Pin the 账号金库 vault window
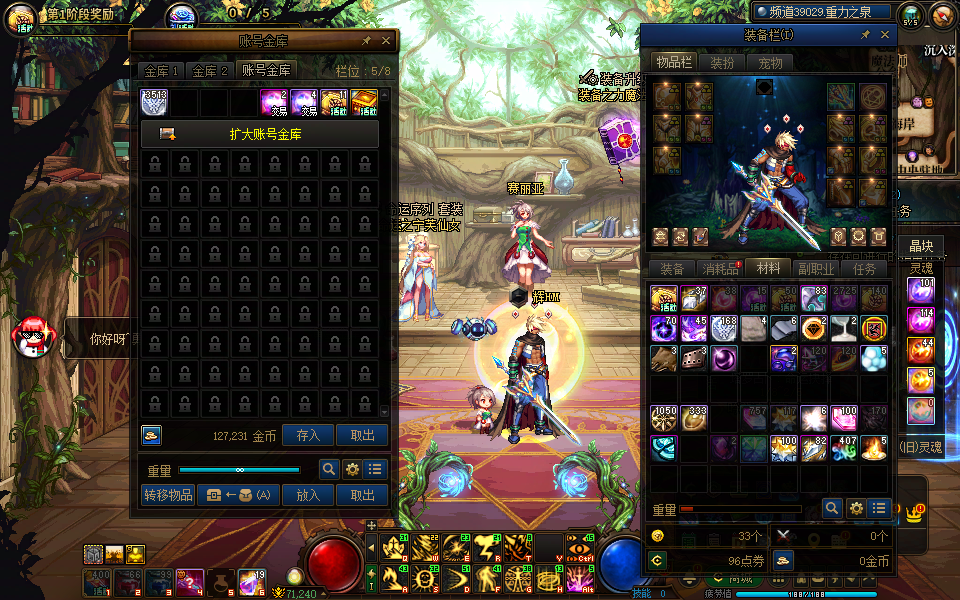Screen dimensions: 960x600 [366, 41]
